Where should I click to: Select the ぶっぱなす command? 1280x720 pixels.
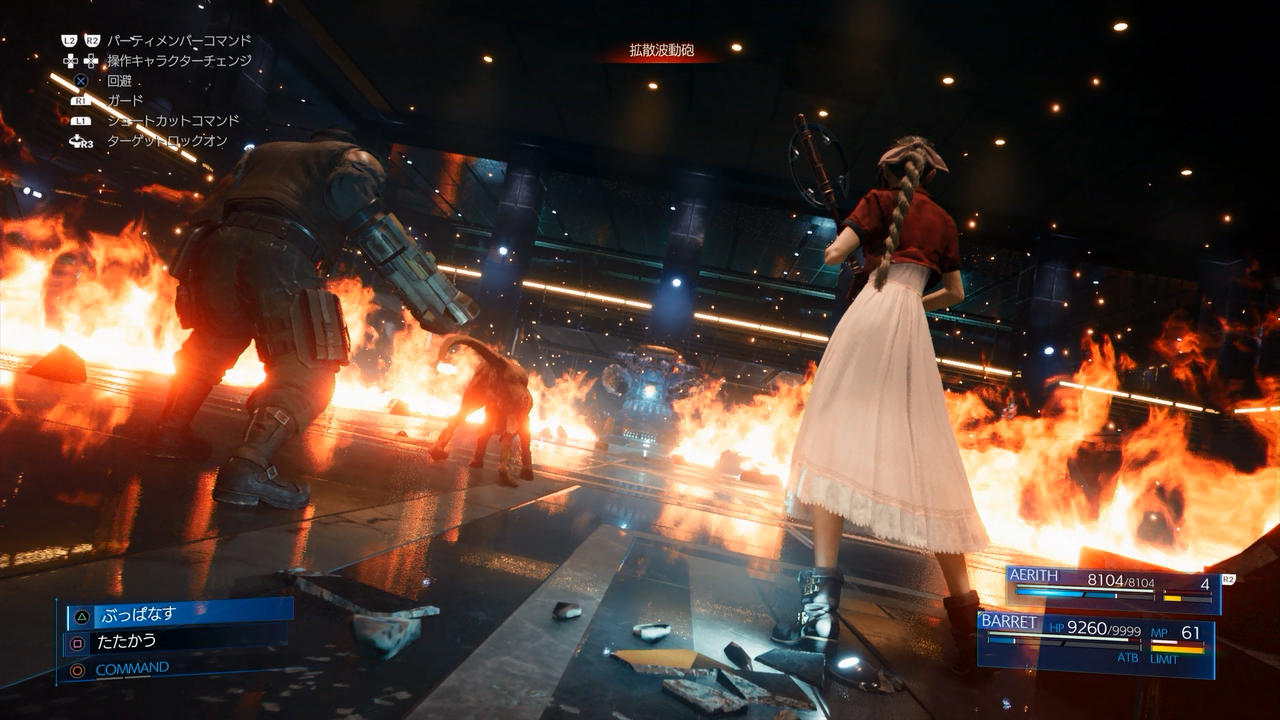click(x=178, y=614)
